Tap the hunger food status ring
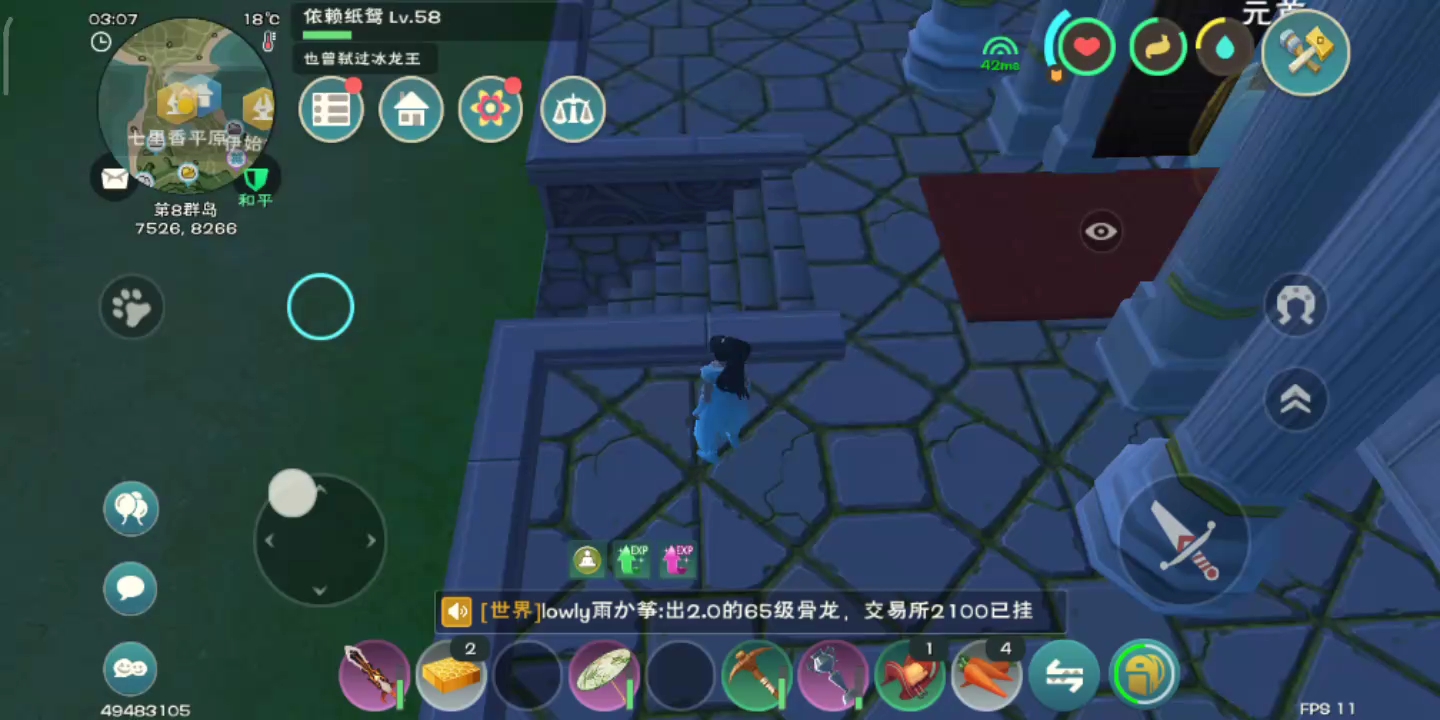 pos(1157,46)
